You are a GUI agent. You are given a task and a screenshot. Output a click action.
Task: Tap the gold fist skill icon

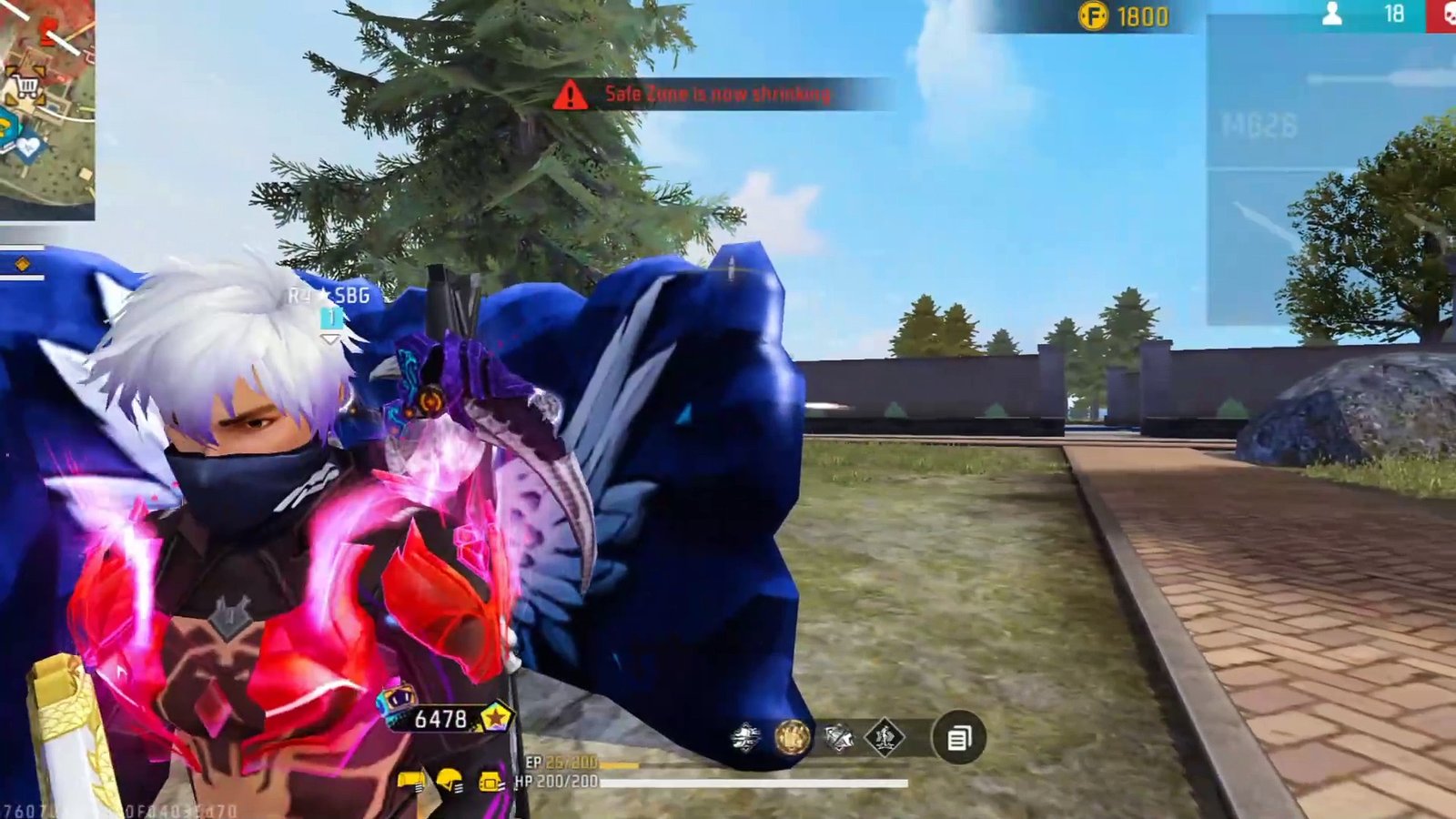792,737
